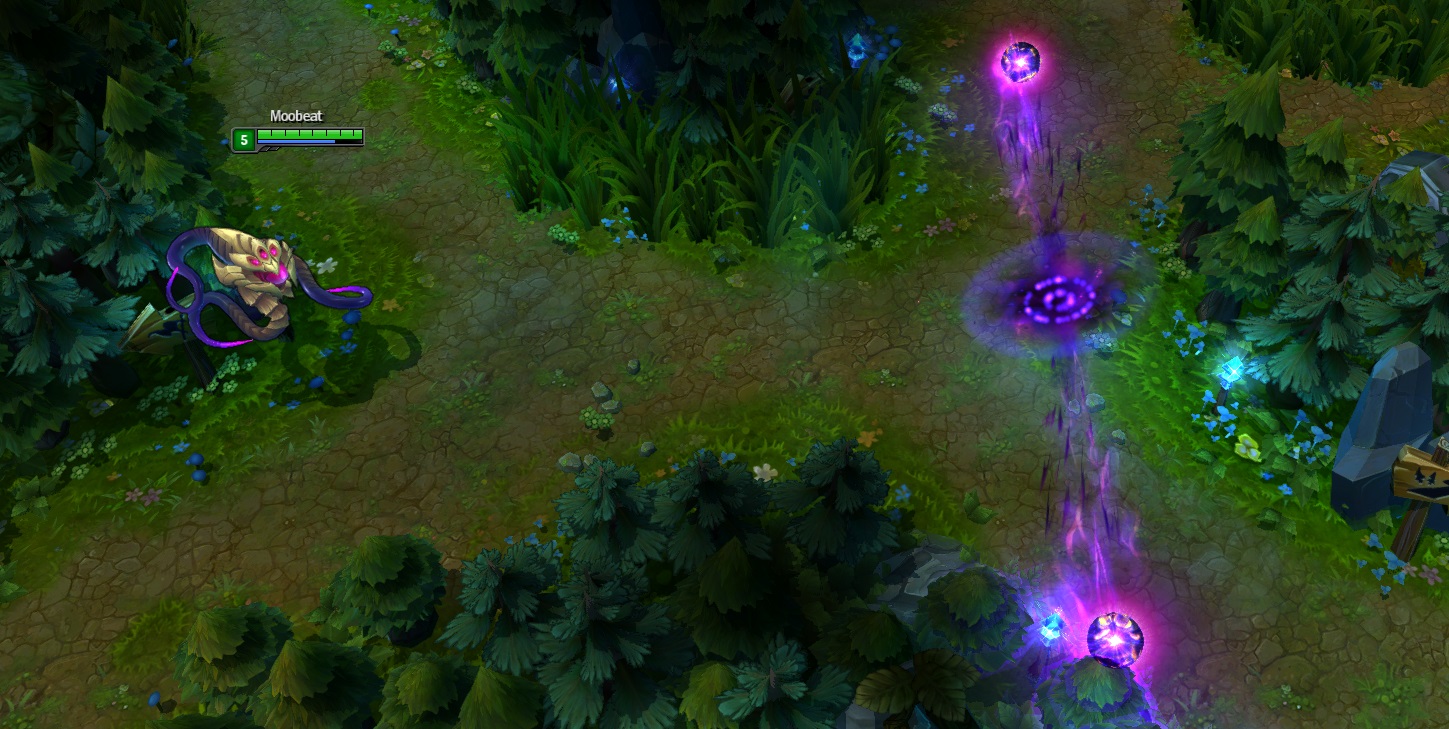
Task: Click the green health bar above Vel'Koz
Action: pos(310,133)
